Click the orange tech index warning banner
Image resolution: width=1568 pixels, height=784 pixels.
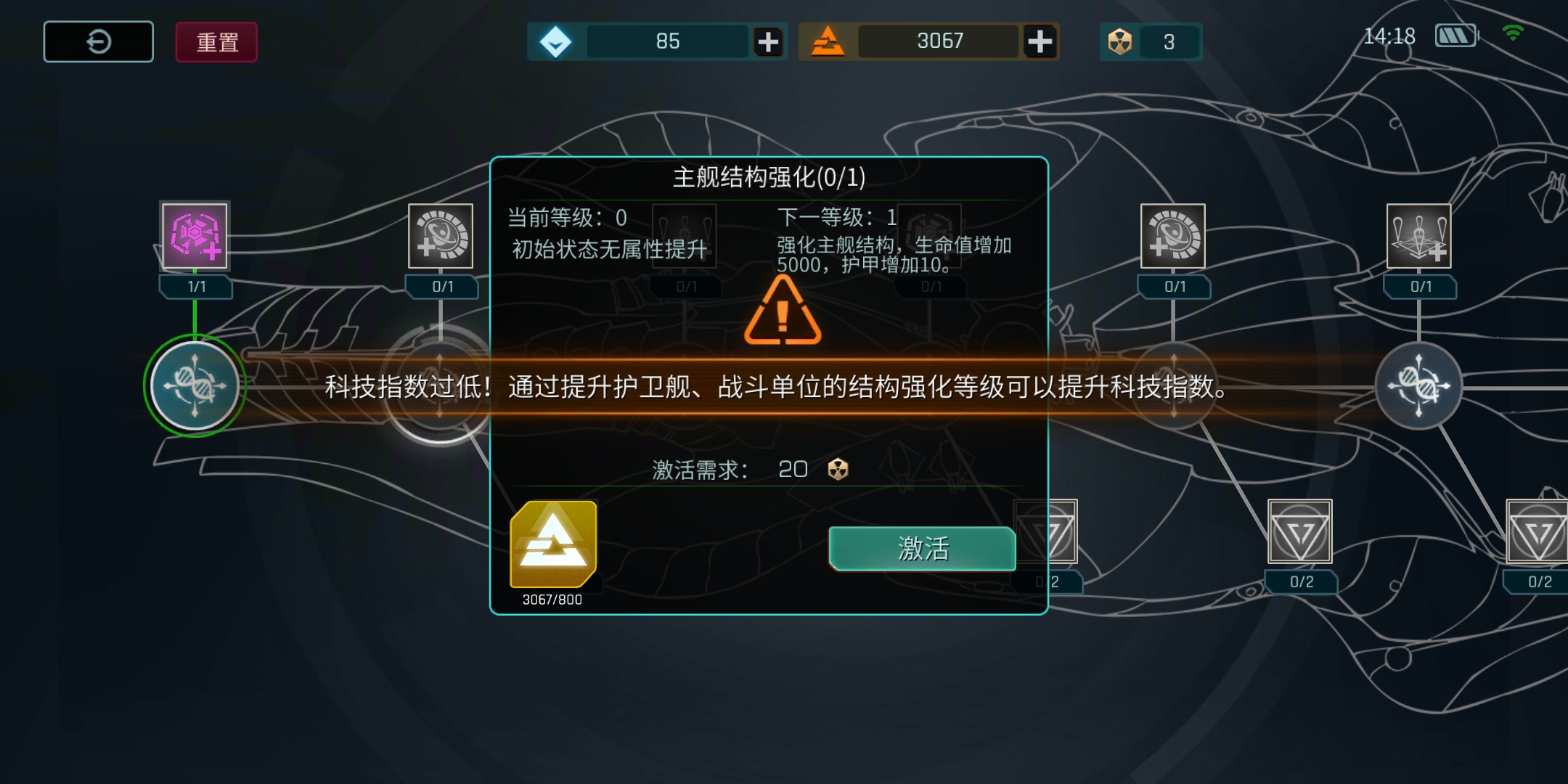(784, 388)
